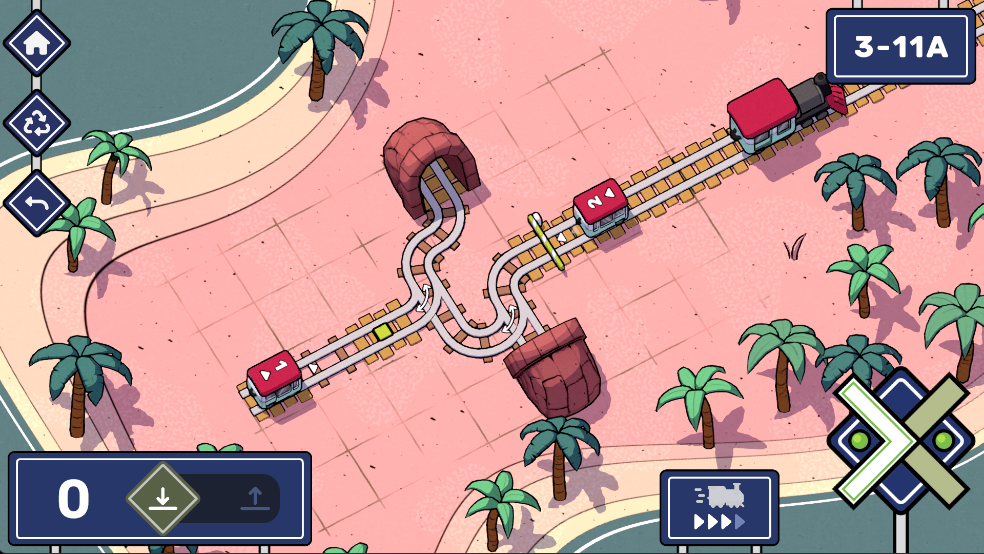Start the train with the crossing sign
This screenshot has width=984, height=554.
pyautogui.click(x=901, y=441)
